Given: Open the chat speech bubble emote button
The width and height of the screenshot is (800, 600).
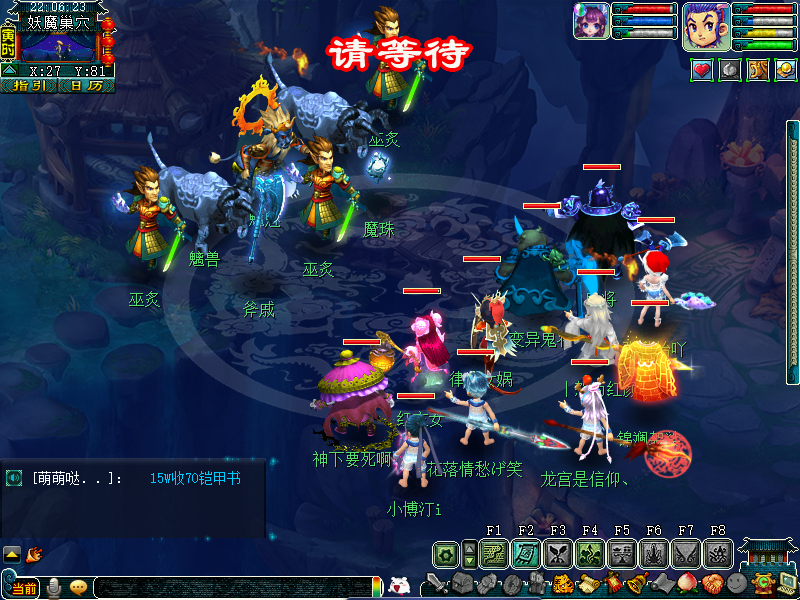Looking at the screenshot, I should tap(78, 588).
